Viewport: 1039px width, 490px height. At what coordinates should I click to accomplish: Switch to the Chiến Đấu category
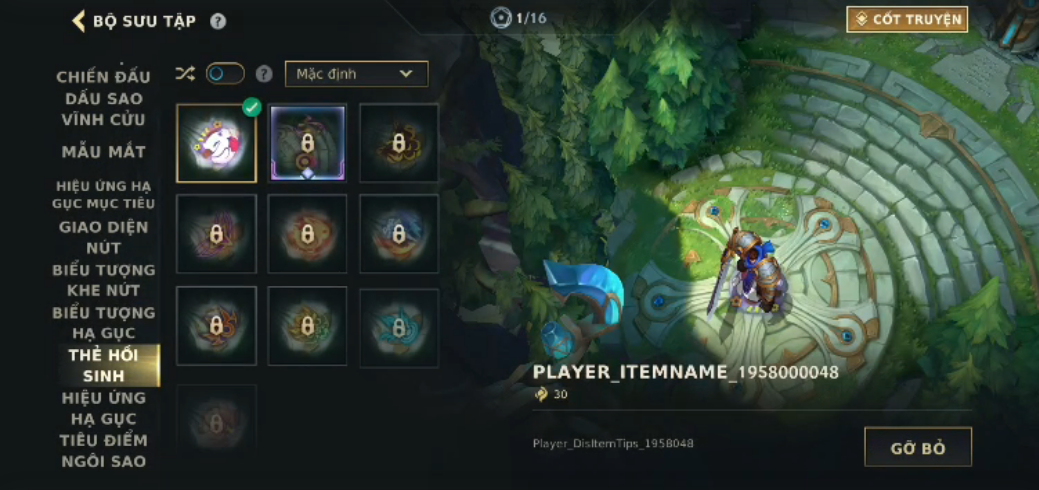(103, 77)
